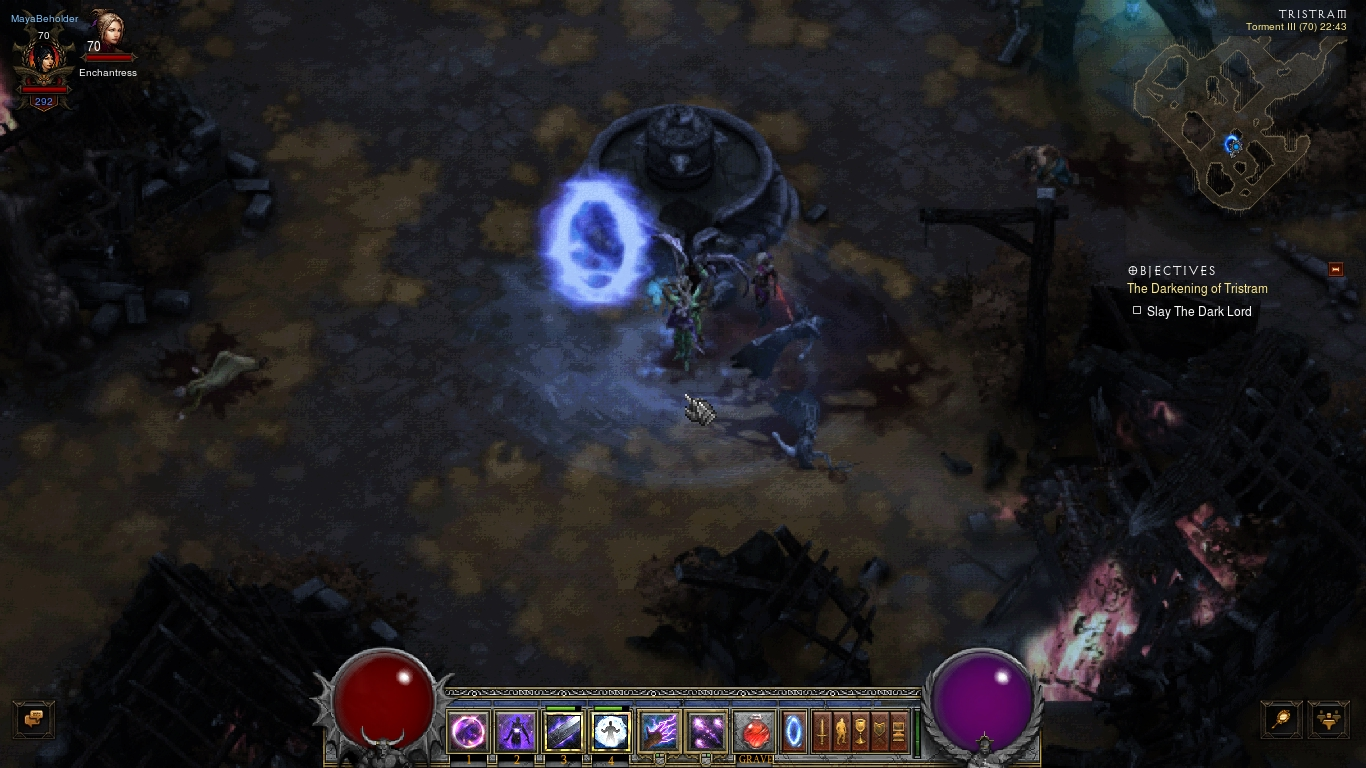The width and height of the screenshot is (1366, 768).
Task: Choose the purple bolts secondary skill
Action: (x=706, y=732)
